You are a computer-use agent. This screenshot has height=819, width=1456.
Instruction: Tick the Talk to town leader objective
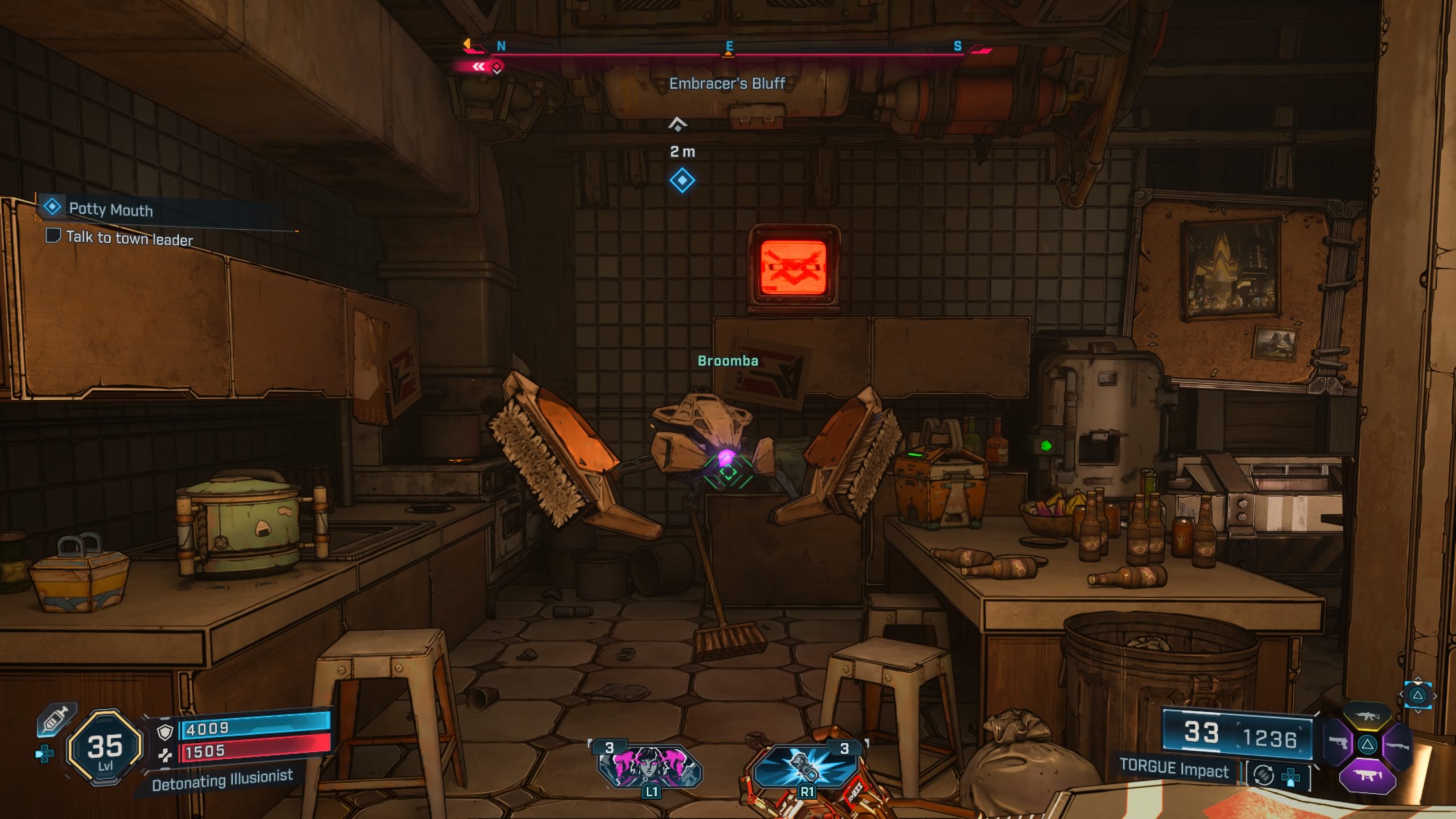point(53,235)
